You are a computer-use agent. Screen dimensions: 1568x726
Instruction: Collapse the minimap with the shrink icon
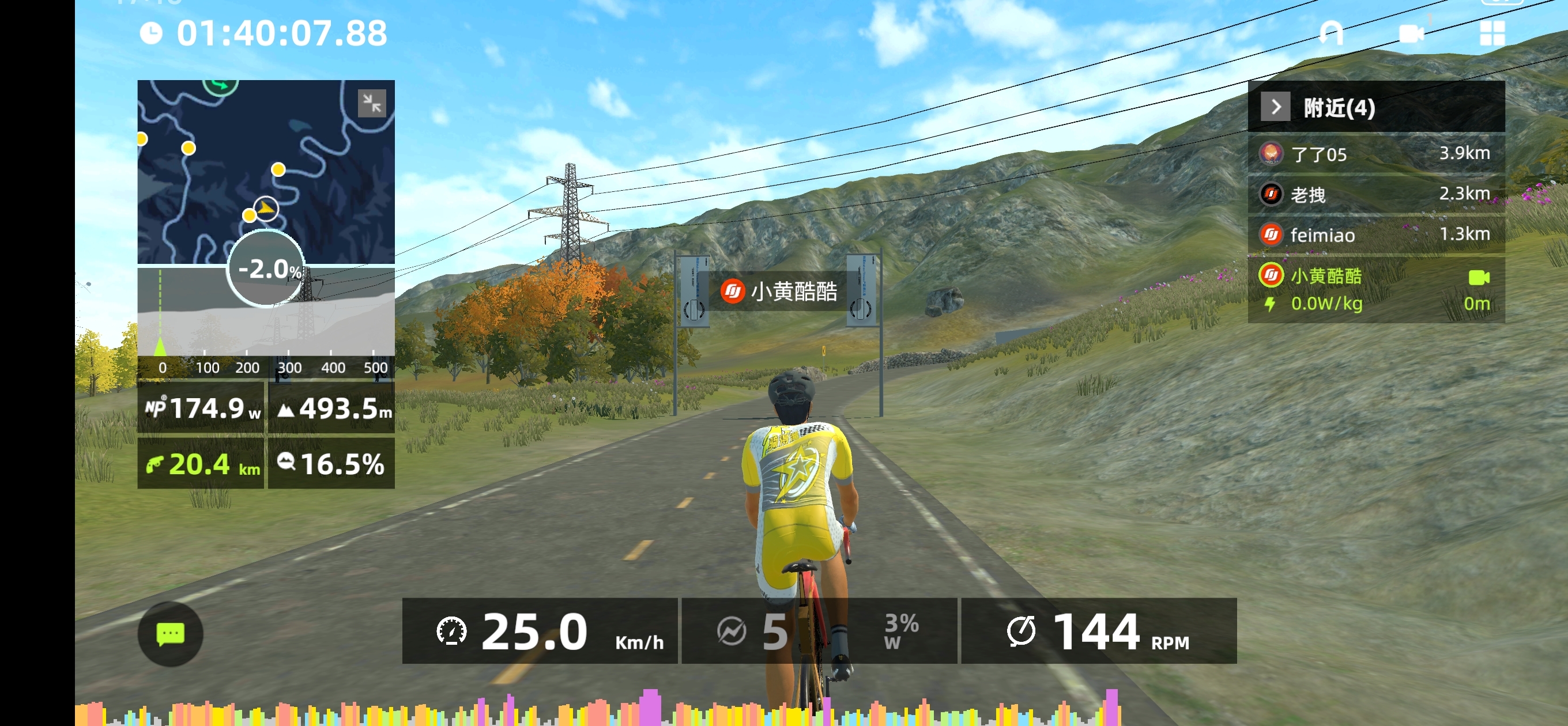[x=372, y=102]
